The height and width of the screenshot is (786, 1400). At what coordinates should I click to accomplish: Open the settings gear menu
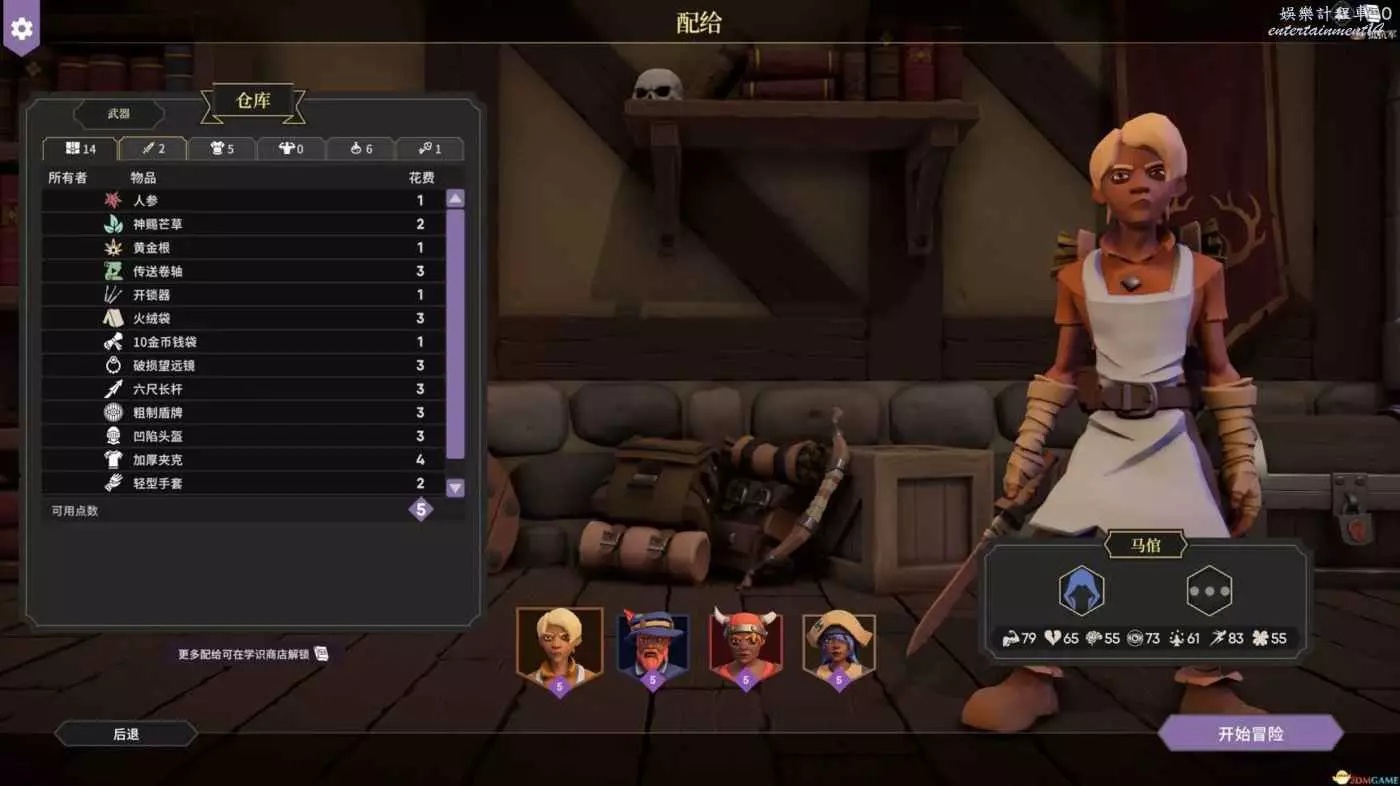coord(21,27)
